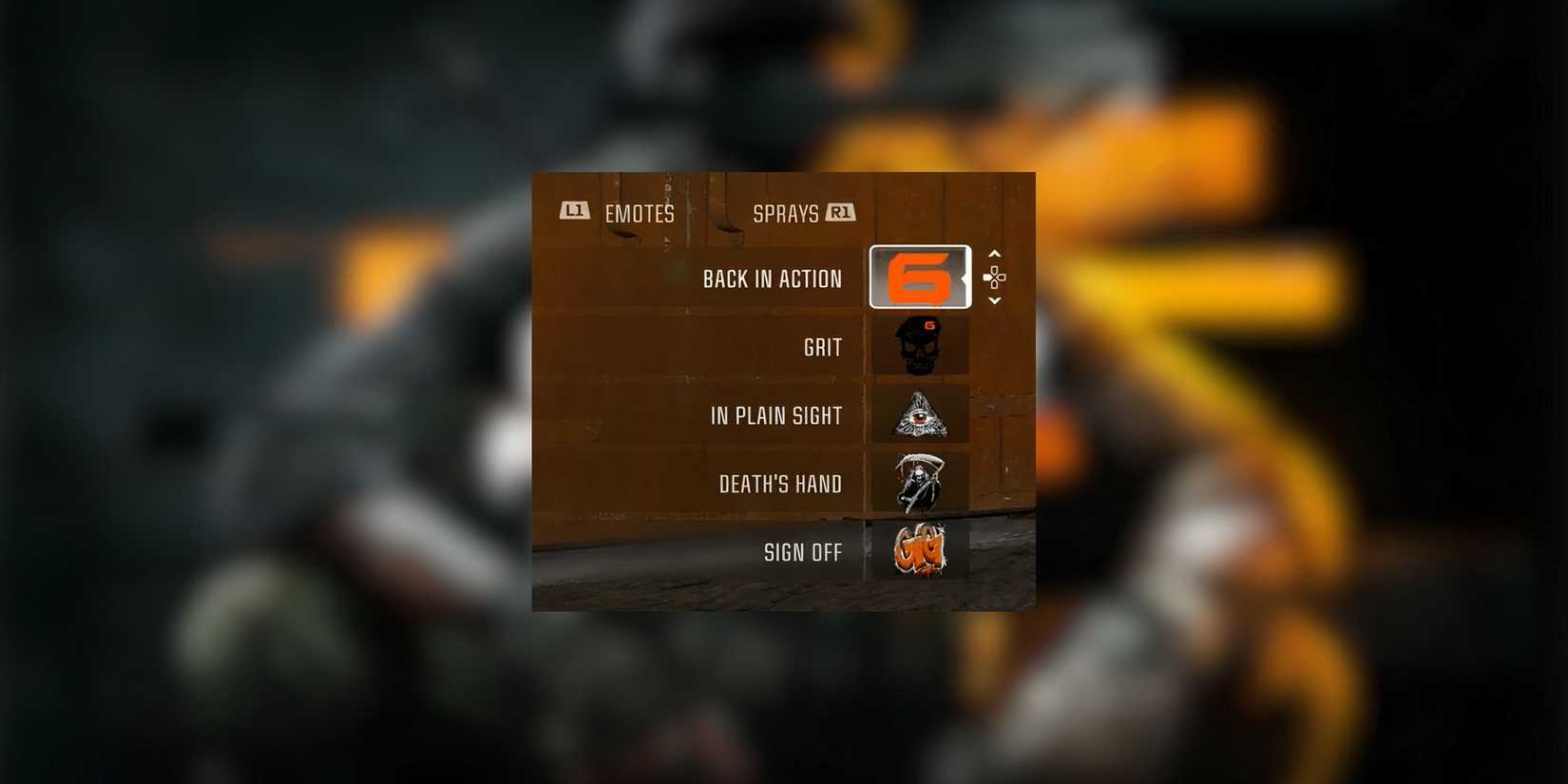Select the In Plain Sight pyramid eye icon
Viewport: 1568px width, 784px height.
click(918, 414)
